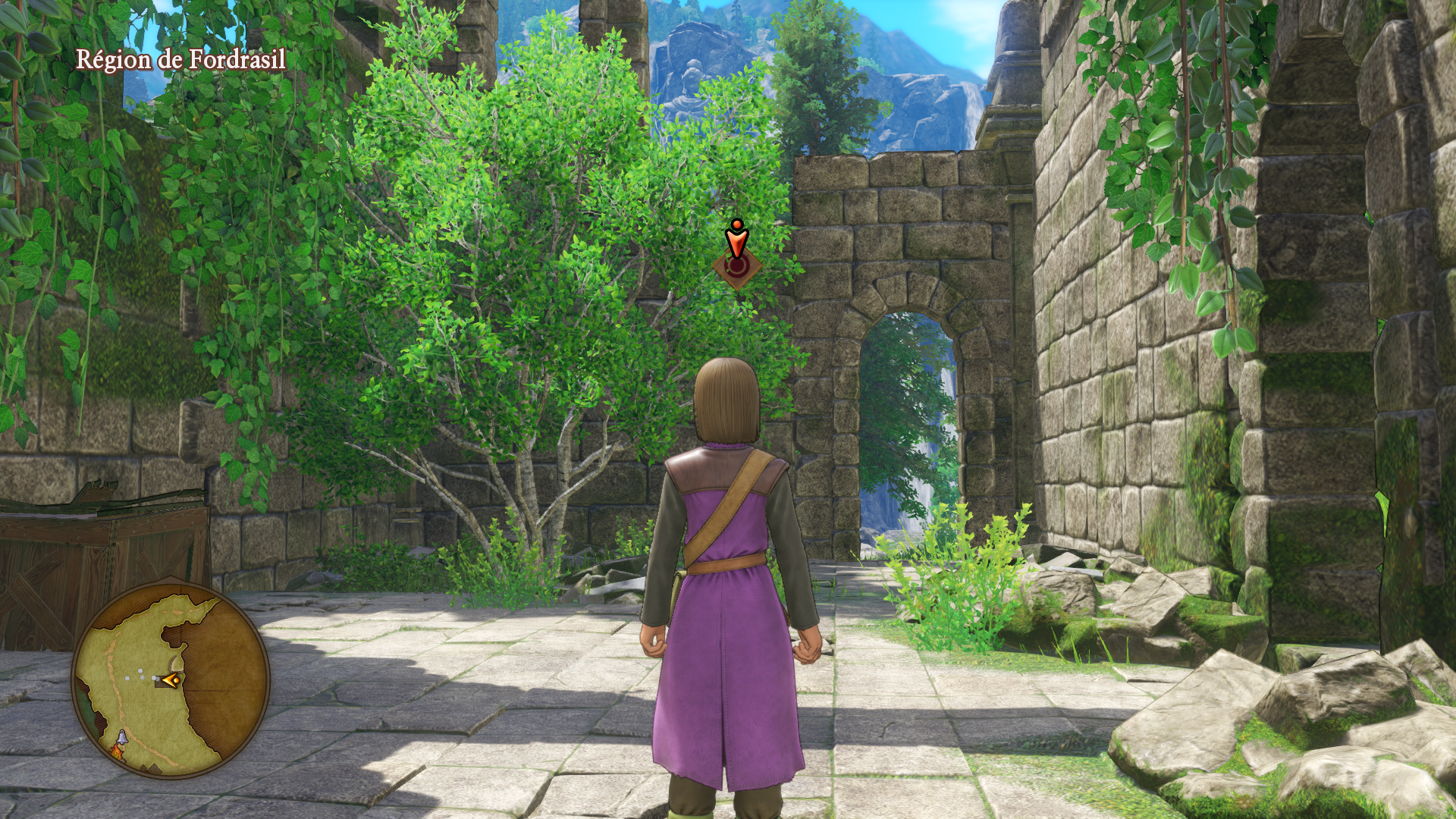
Task: Select the silver bell marker on minimap
Action: [x=122, y=736]
